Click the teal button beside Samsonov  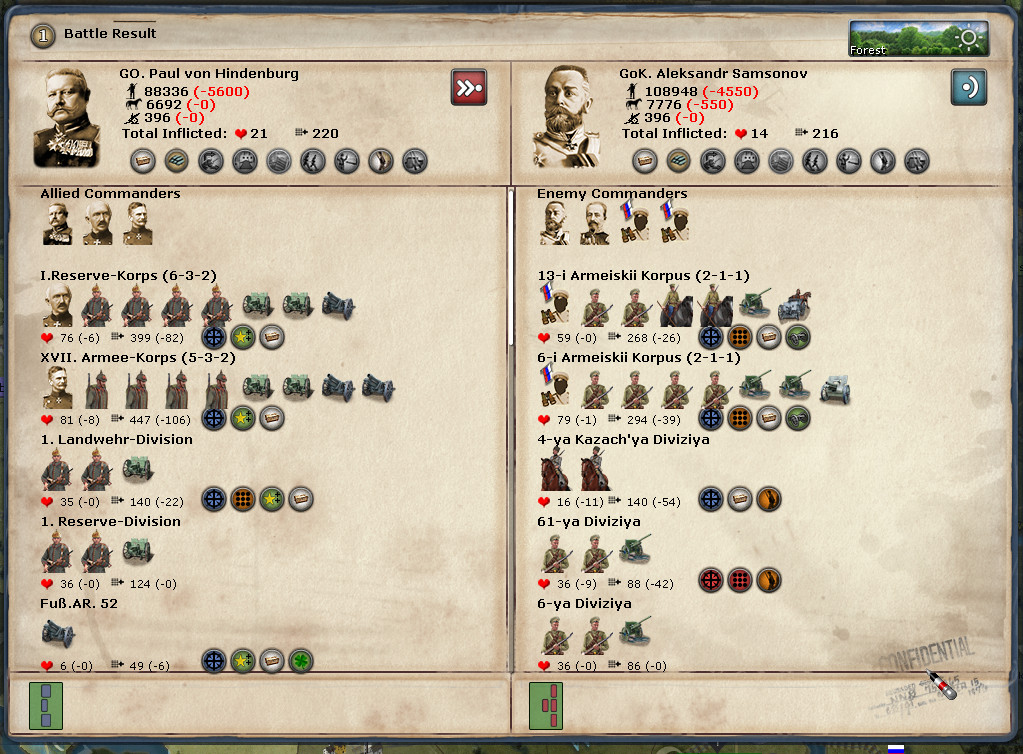point(968,87)
